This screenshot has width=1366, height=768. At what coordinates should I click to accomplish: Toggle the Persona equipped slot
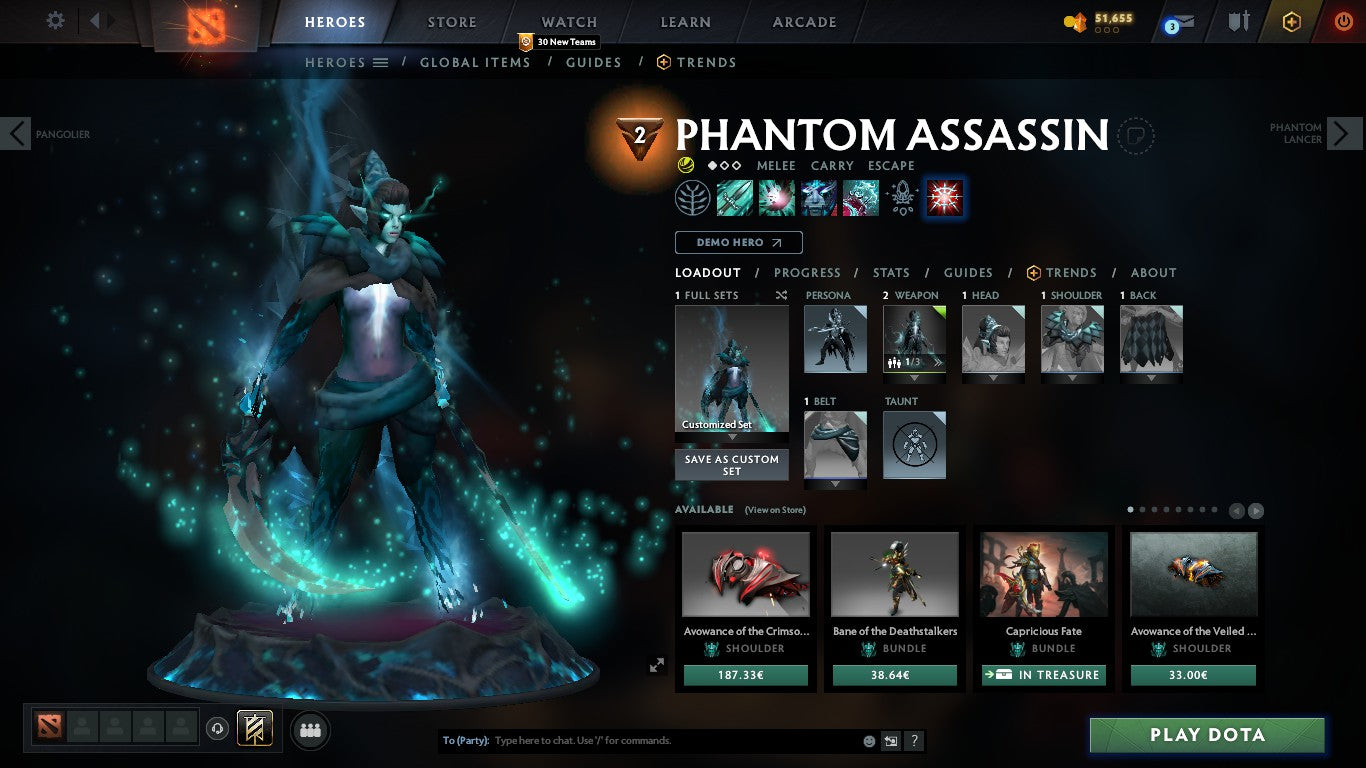click(835, 339)
